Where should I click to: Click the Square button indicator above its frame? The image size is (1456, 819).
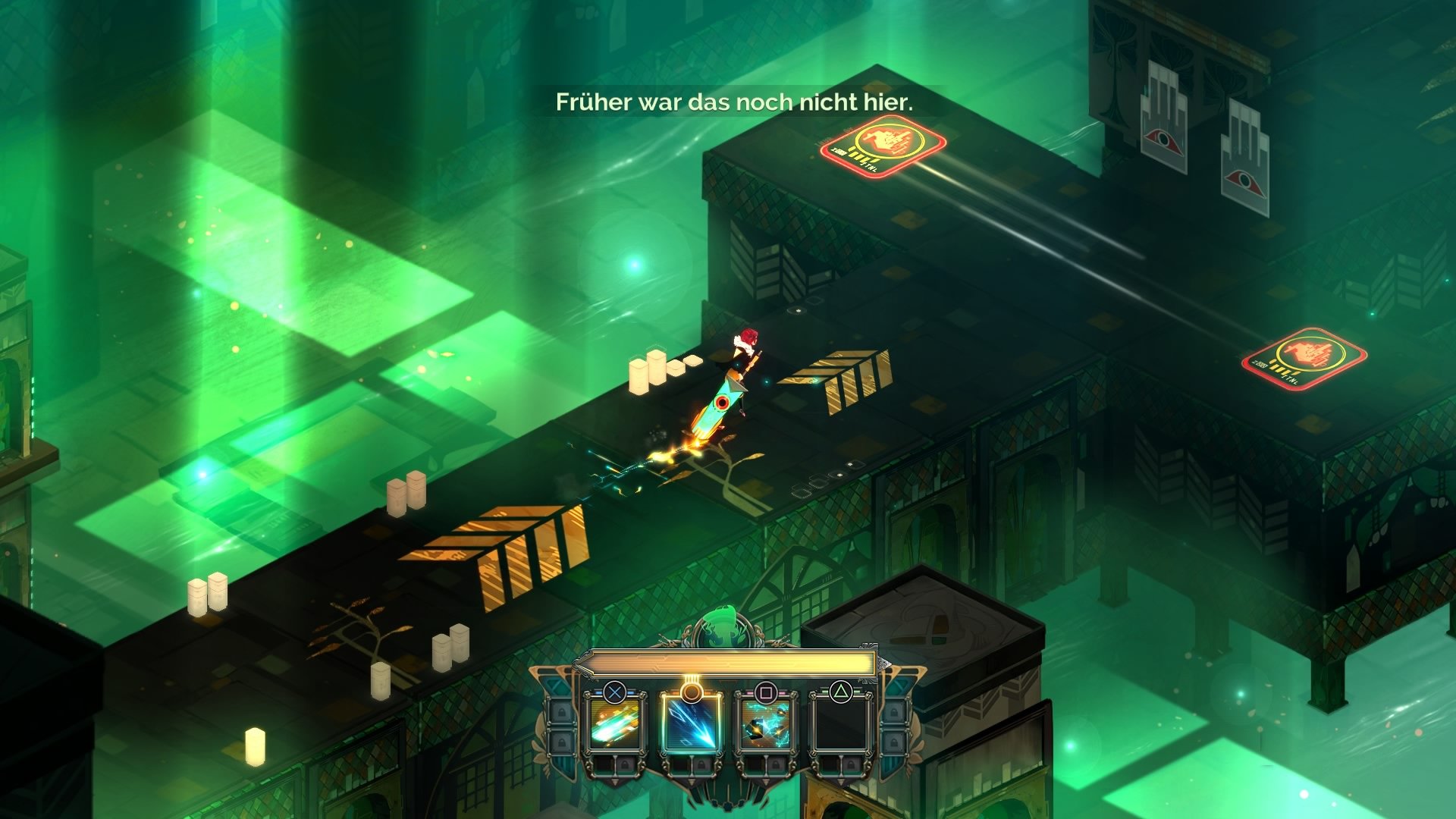(767, 693)
